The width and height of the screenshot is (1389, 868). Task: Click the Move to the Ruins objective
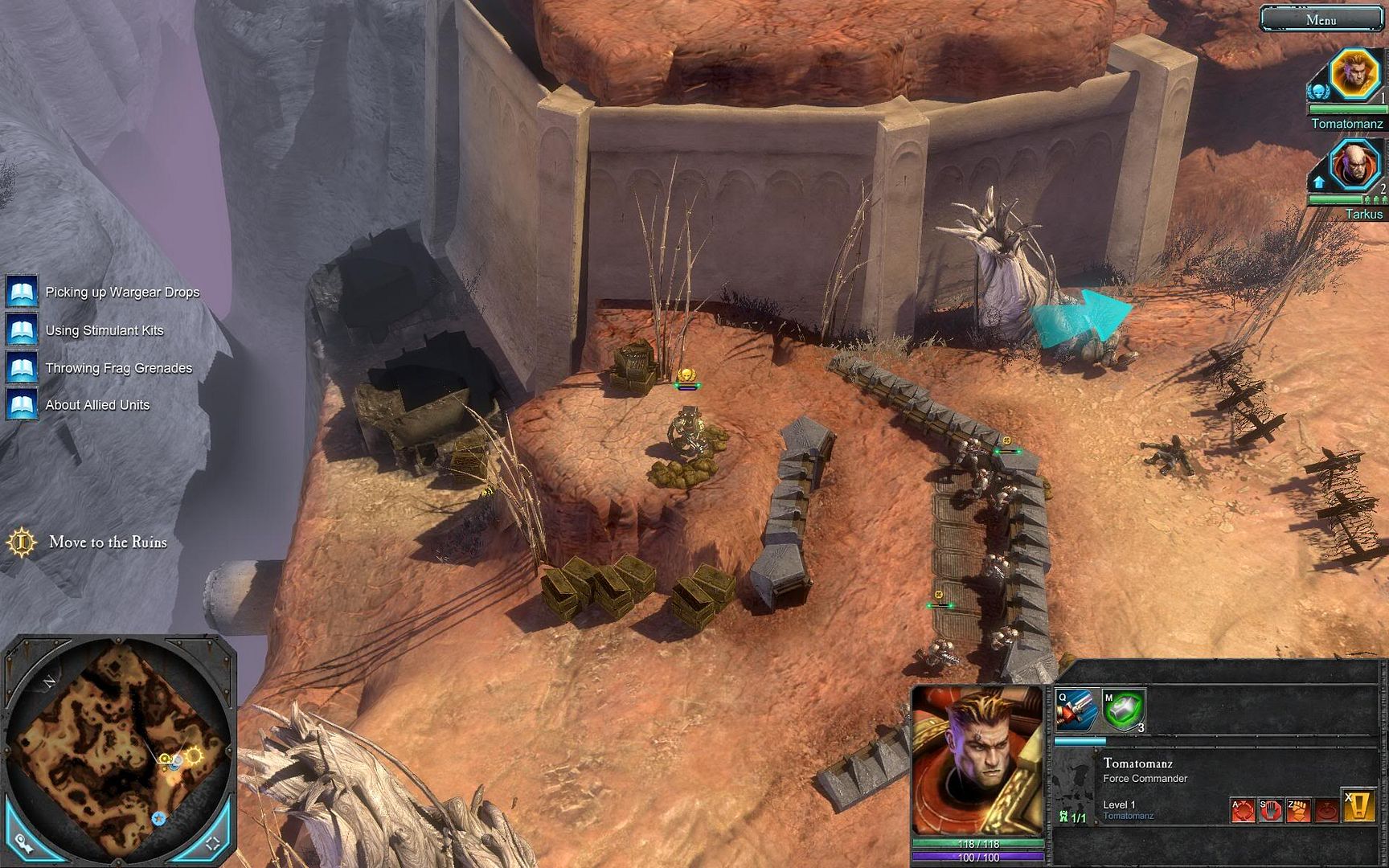point(108,542)
